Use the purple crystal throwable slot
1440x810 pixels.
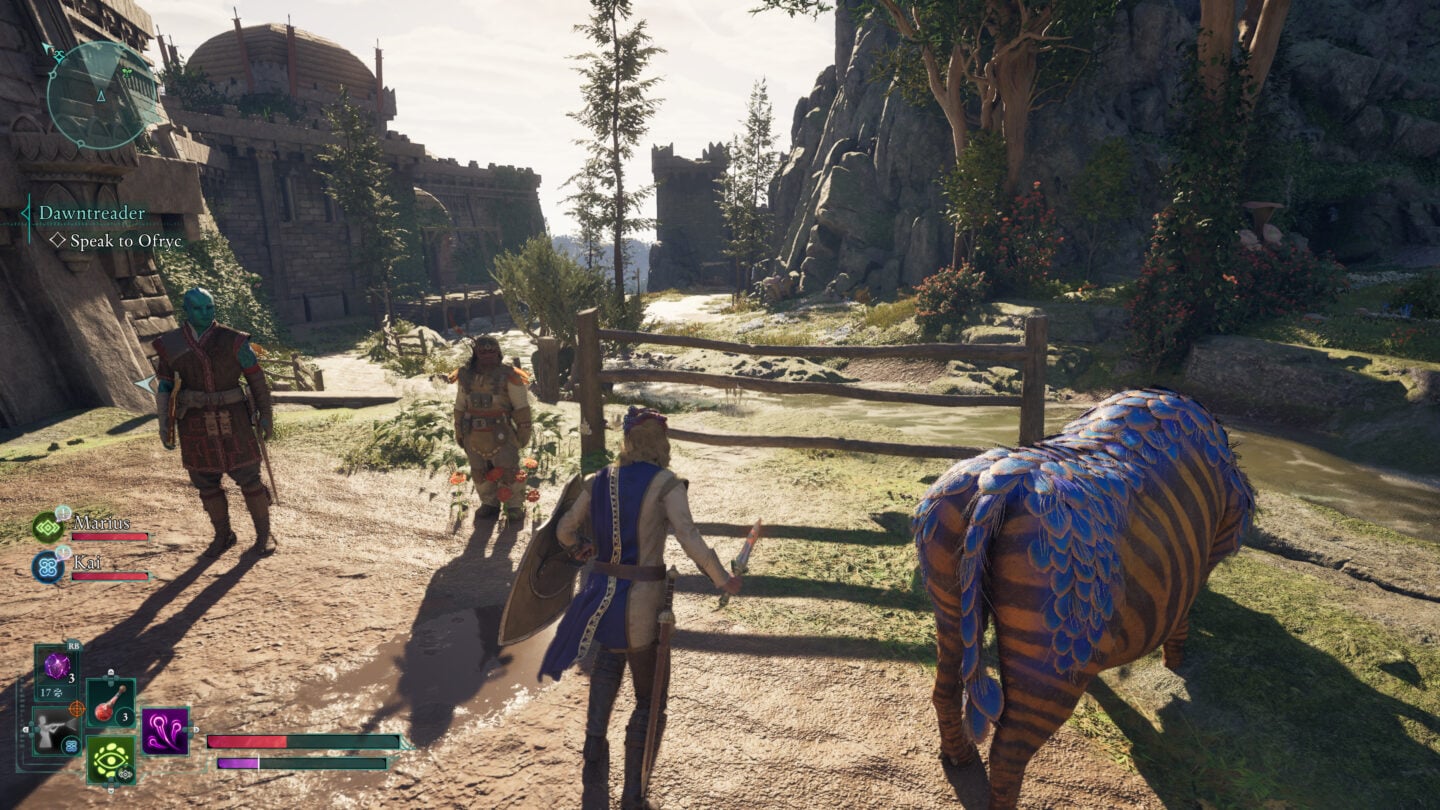57,667
